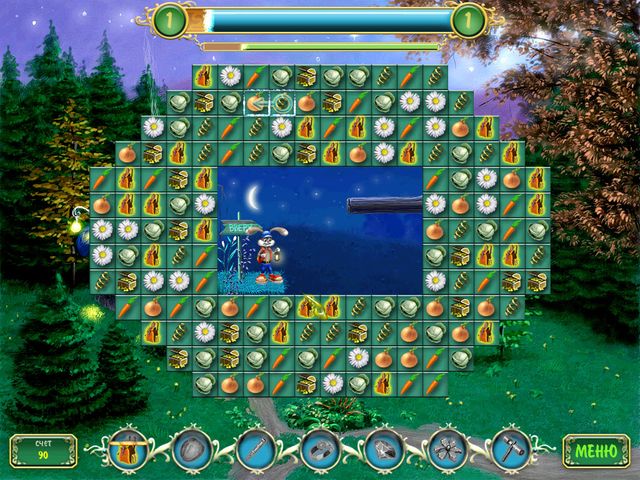Choose the hammer power-up icon
Screen dimensions: 640x480
tap(510, 449)
